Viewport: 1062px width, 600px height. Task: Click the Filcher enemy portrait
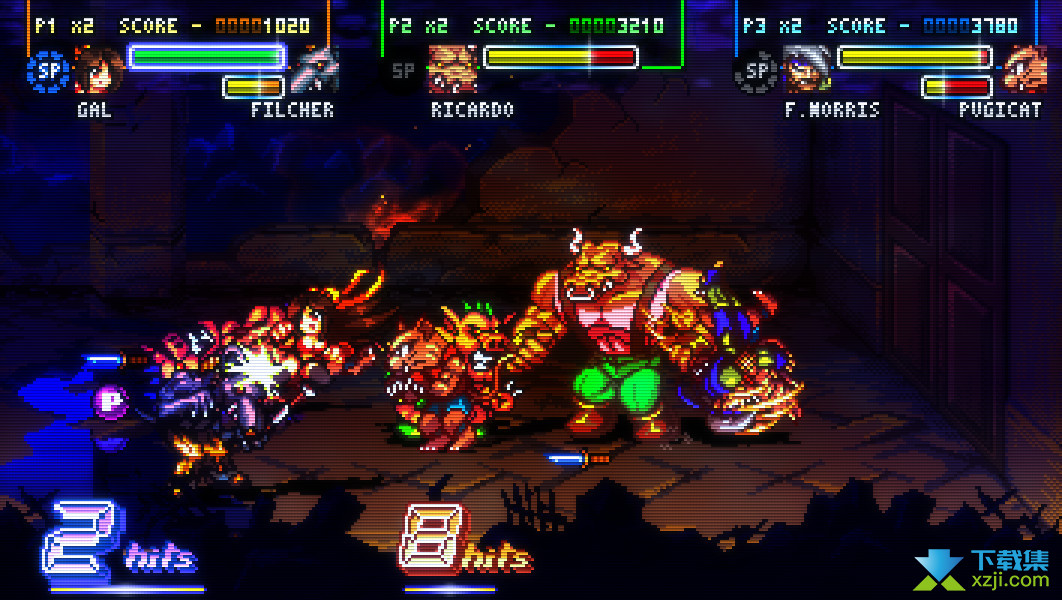(x=315, y=69)
